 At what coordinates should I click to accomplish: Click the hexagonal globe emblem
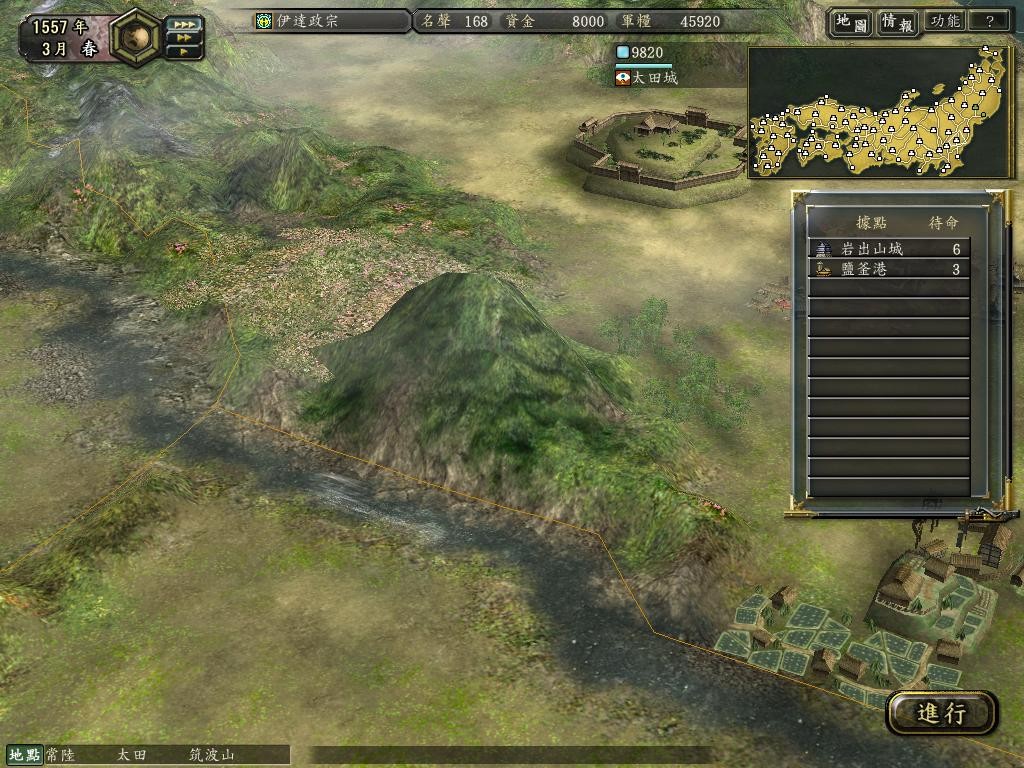136,37
